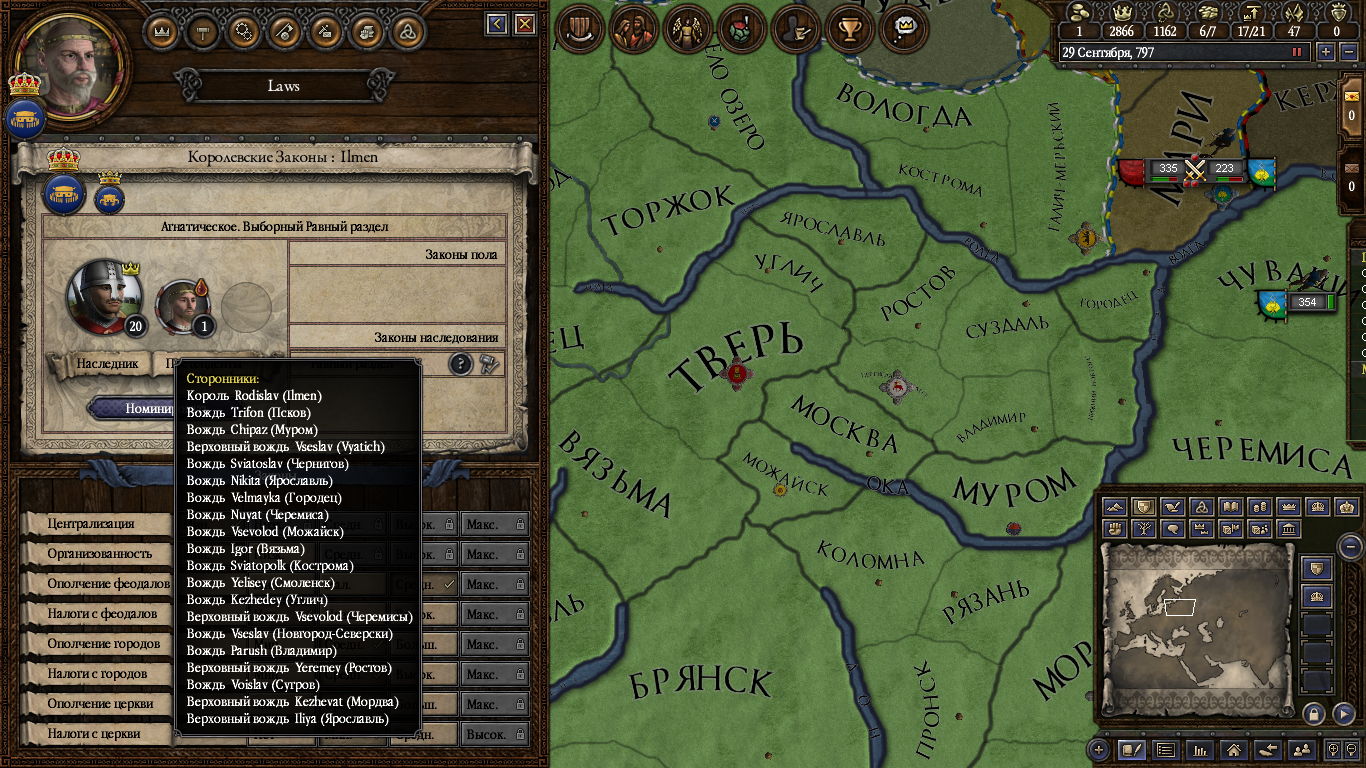Switch to the terrain map mode
The image size is (1366, 768).
pos(1115,507)
